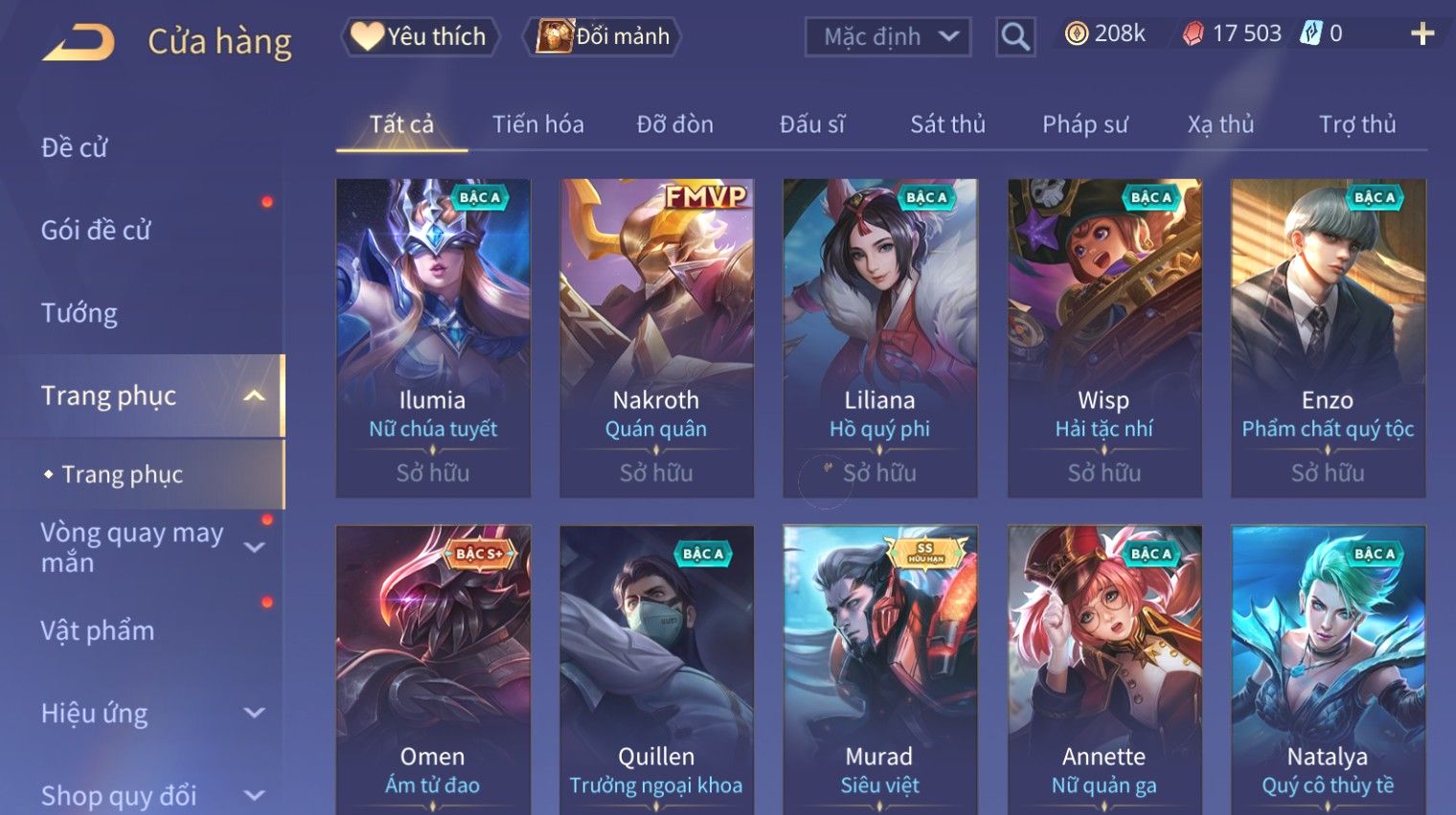1456x815 pixels.
Task: Open the Vật phẩm items section
Action: tap(98, 630)
